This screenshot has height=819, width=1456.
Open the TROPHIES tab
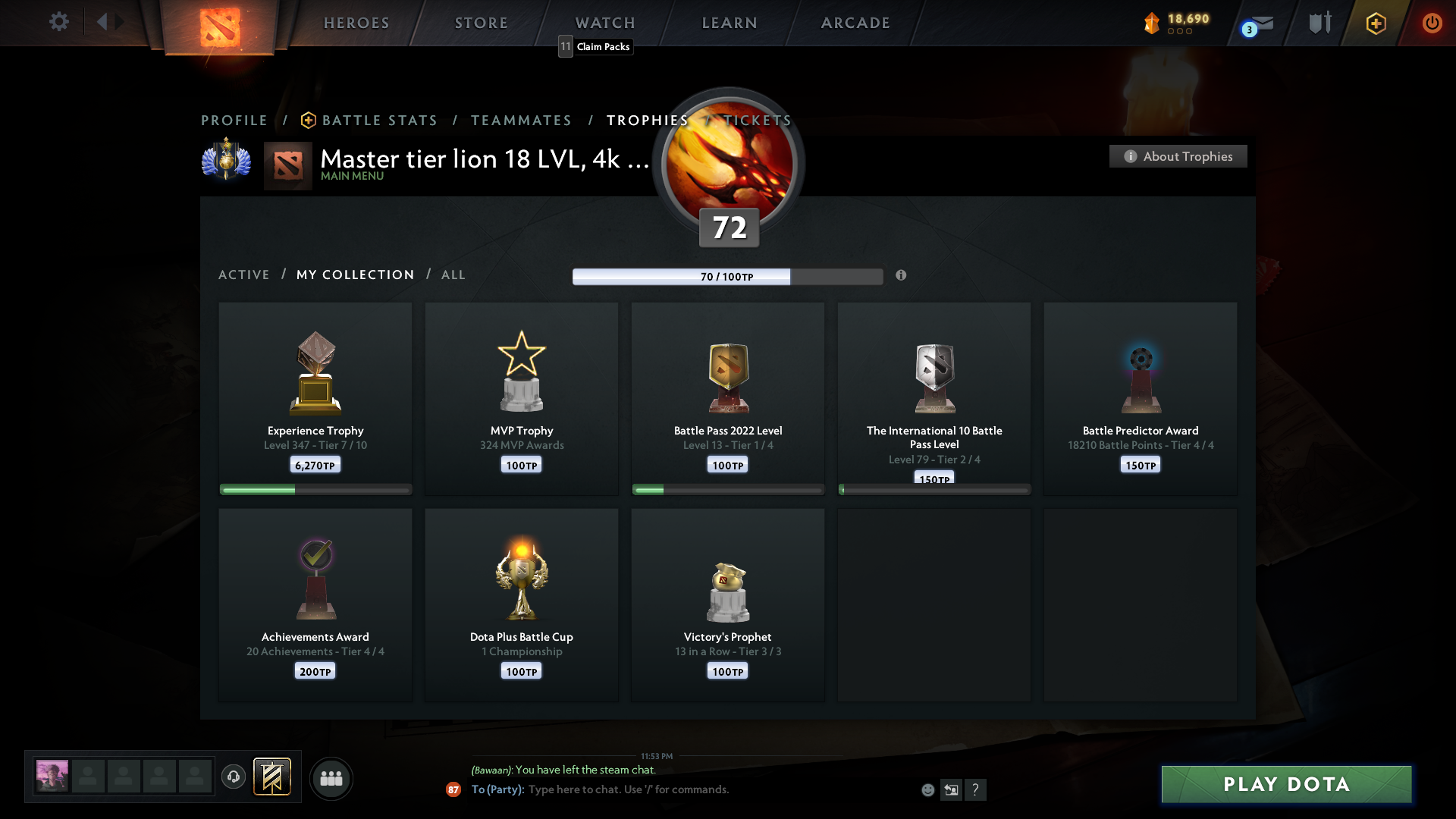[647, 120]
